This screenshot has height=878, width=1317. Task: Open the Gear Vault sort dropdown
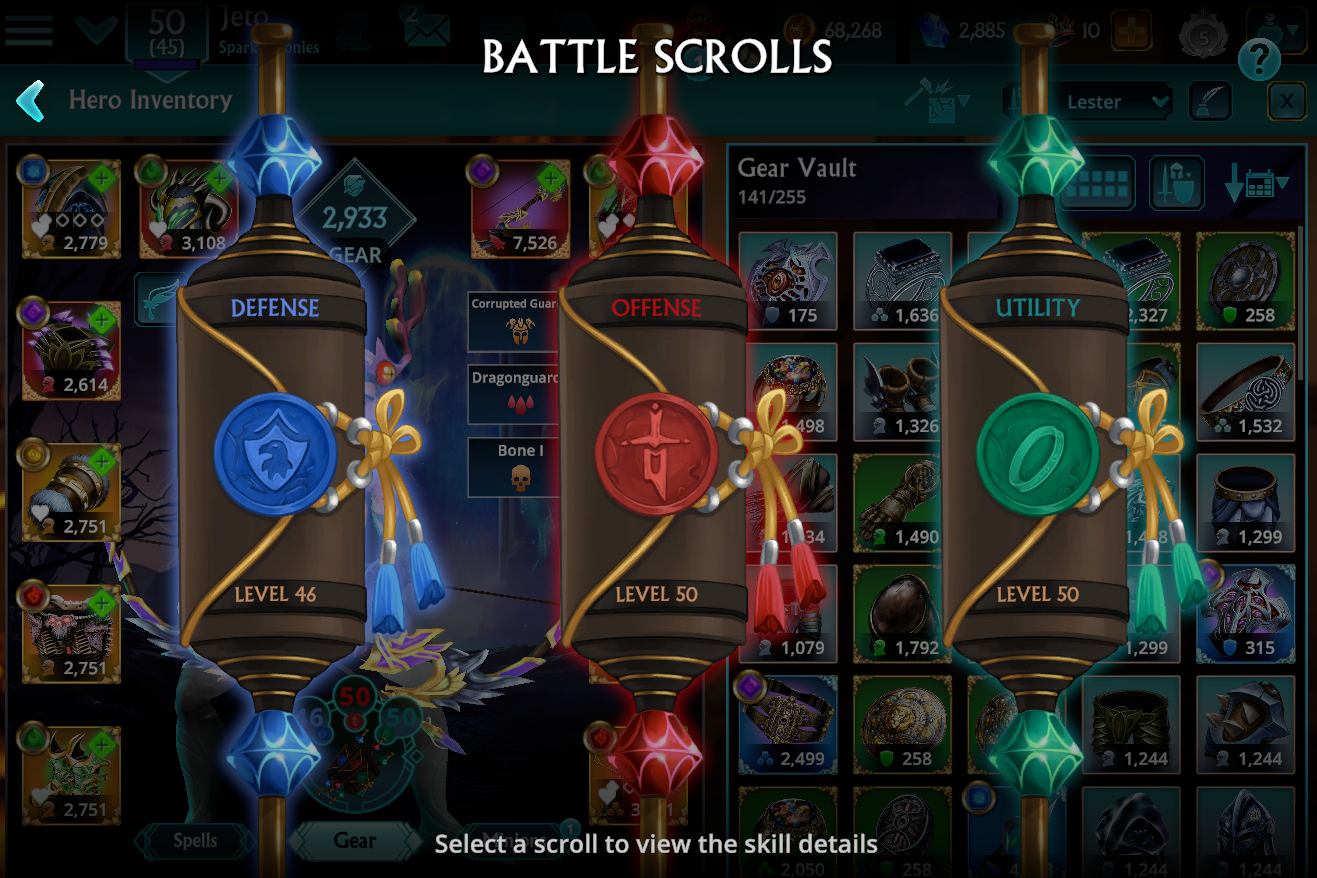pos(1257,184)
